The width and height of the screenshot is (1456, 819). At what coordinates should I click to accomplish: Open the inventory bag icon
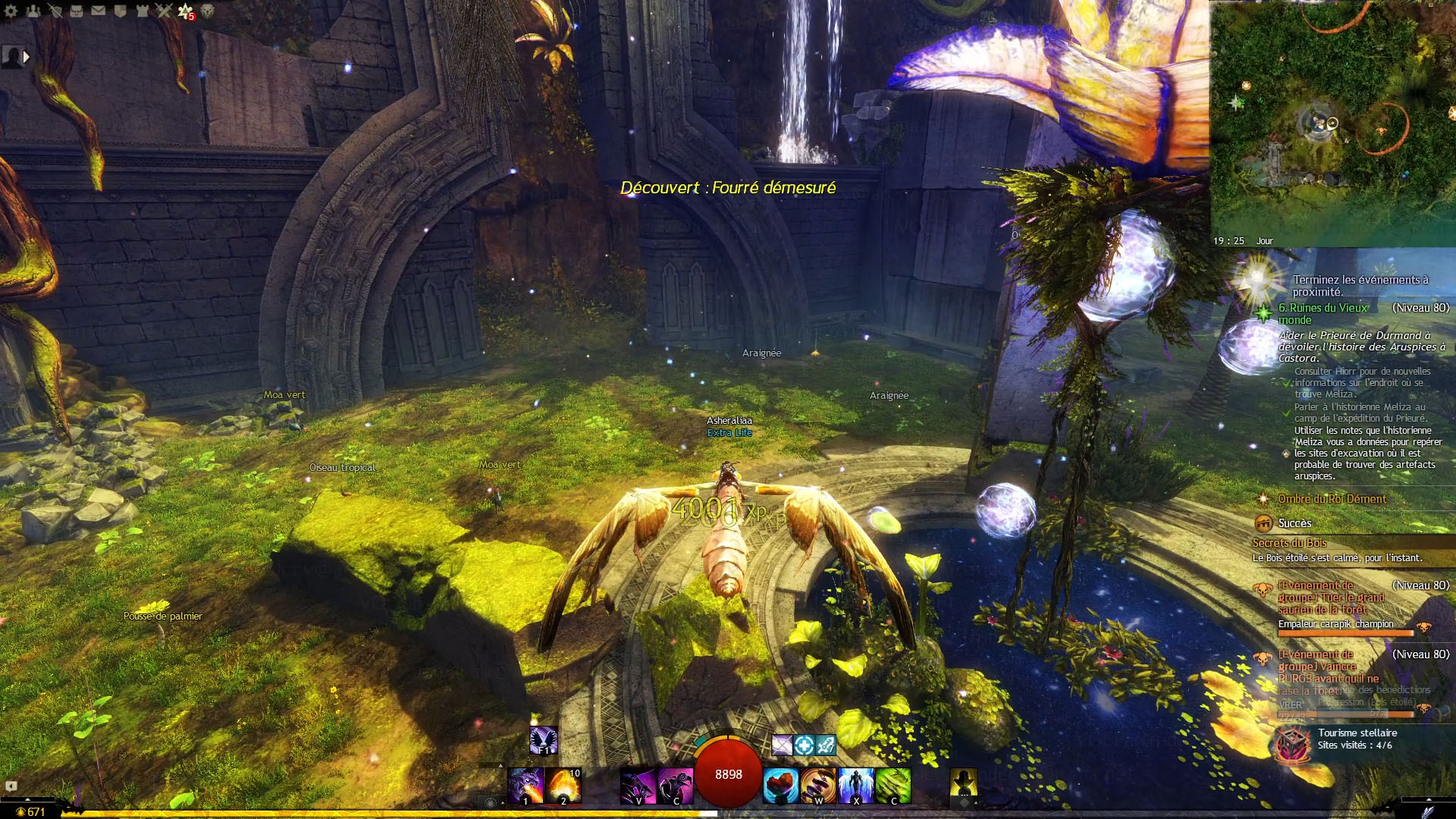(x=77, y=11)
